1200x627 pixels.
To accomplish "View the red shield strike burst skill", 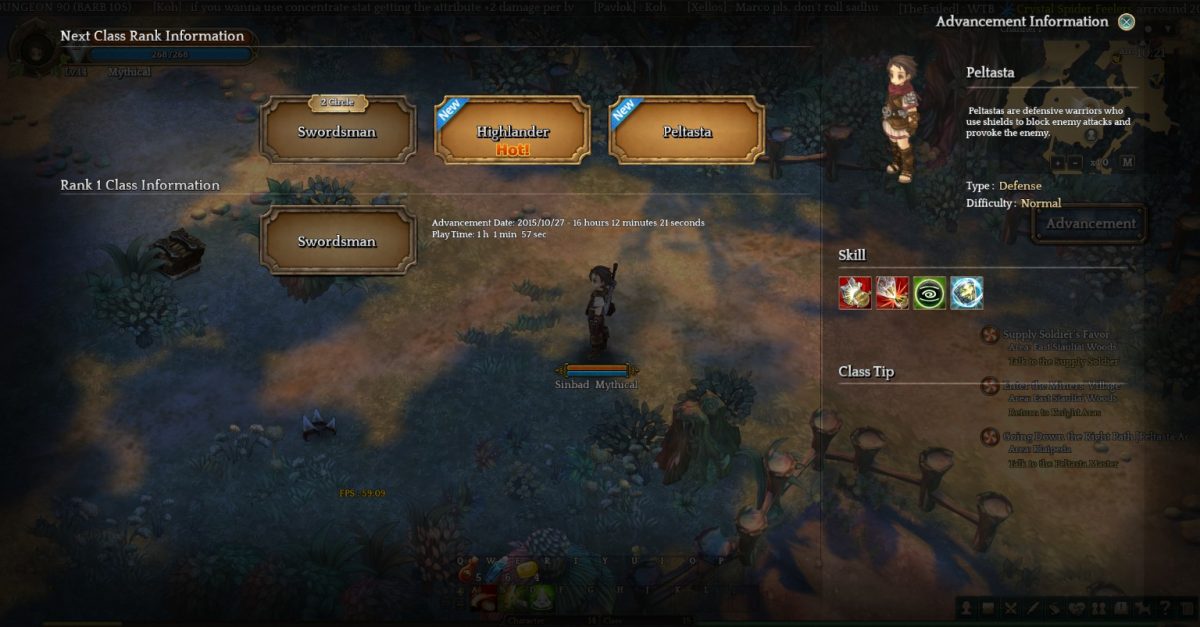I will 892,292.
